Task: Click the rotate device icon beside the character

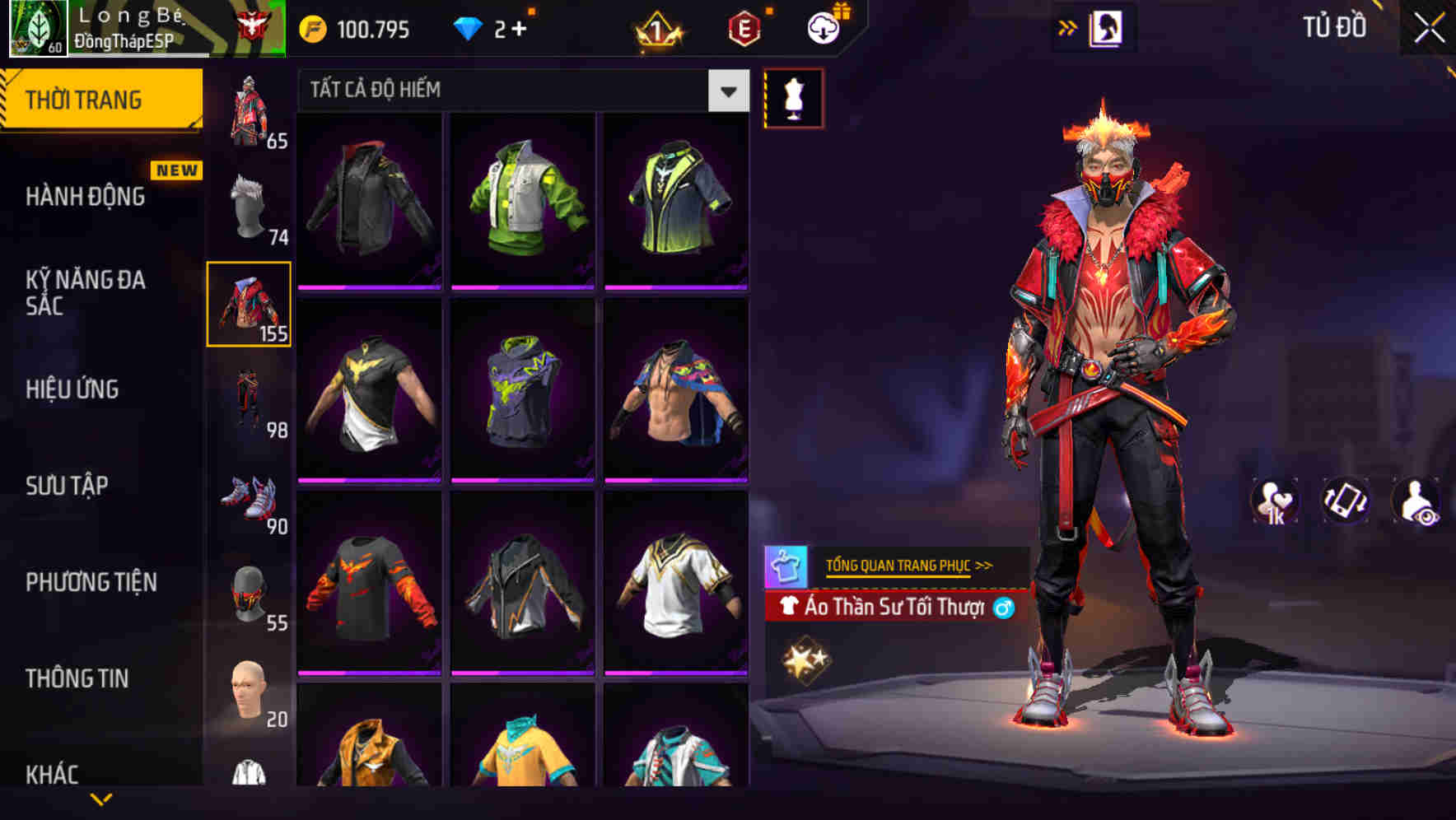Action: tap(1344, 502)
